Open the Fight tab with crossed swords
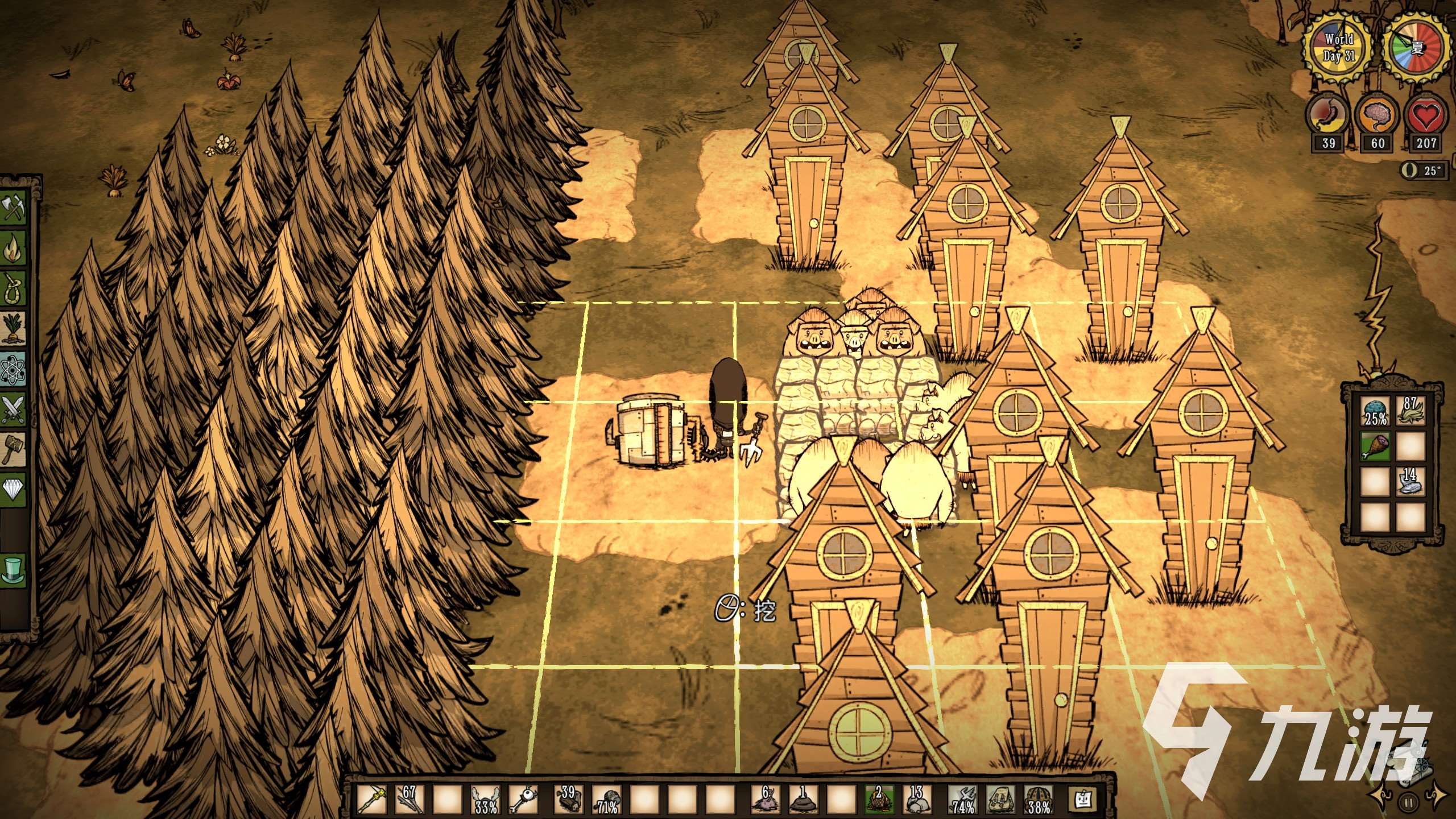1456x819 pixels. [x=14, y=408]
